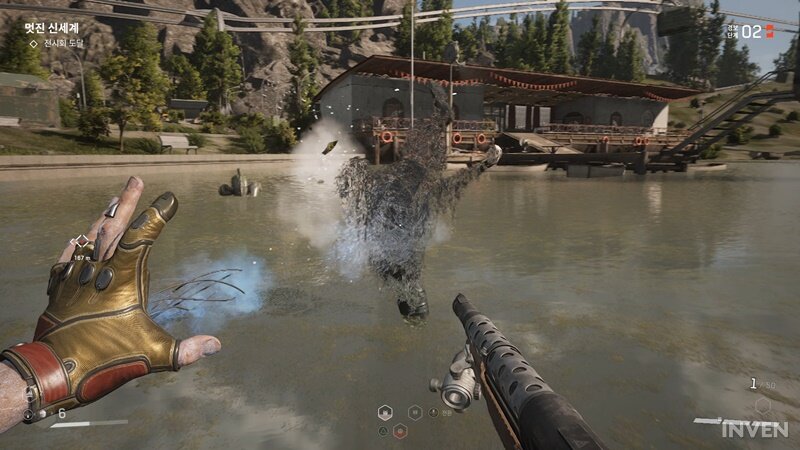The image size is (800, 450).
Task: Select the 167 m objective waypoint marker
Action: coord(81,242)
